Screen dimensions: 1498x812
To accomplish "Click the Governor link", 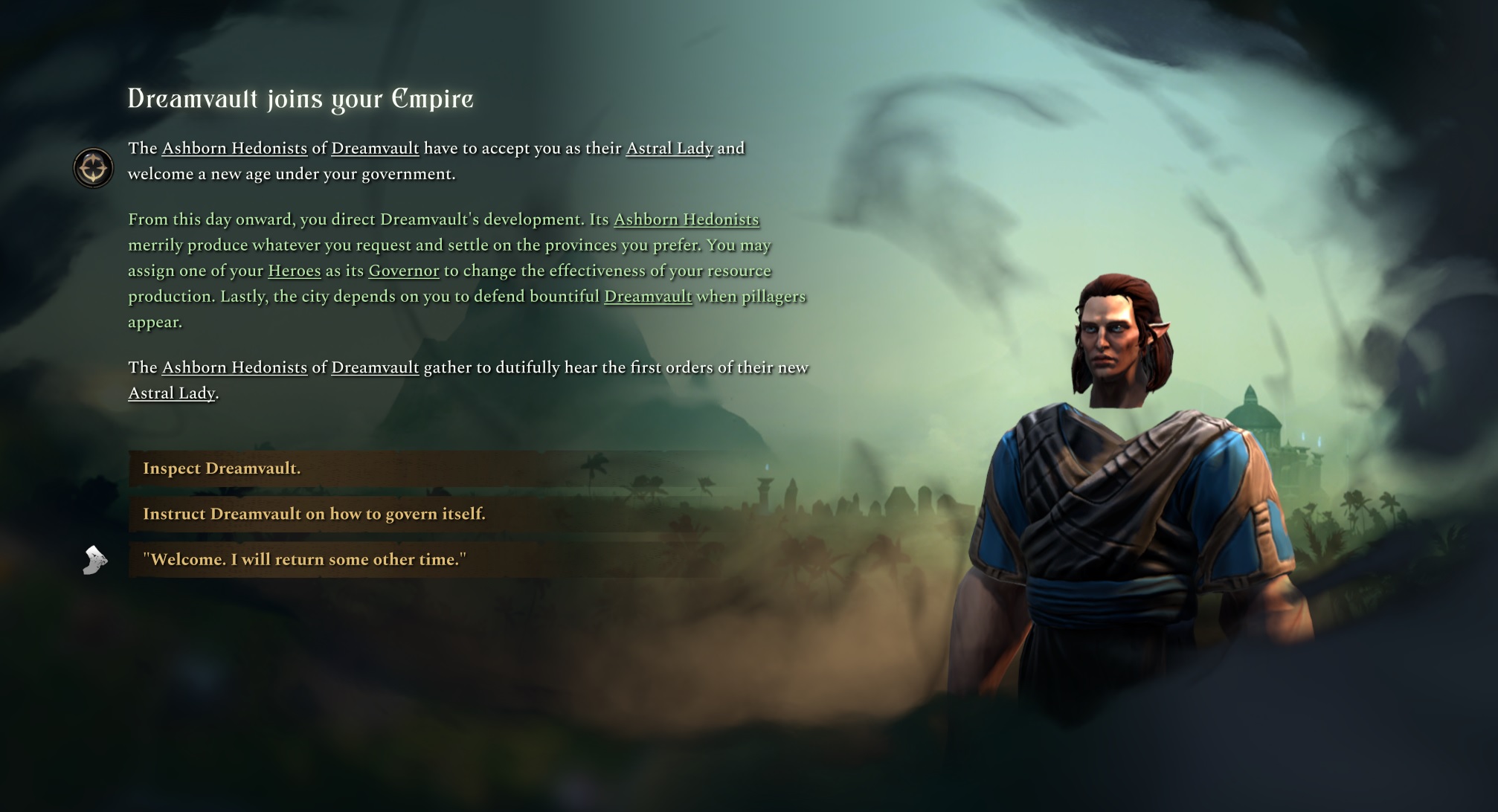I will 402,271.
